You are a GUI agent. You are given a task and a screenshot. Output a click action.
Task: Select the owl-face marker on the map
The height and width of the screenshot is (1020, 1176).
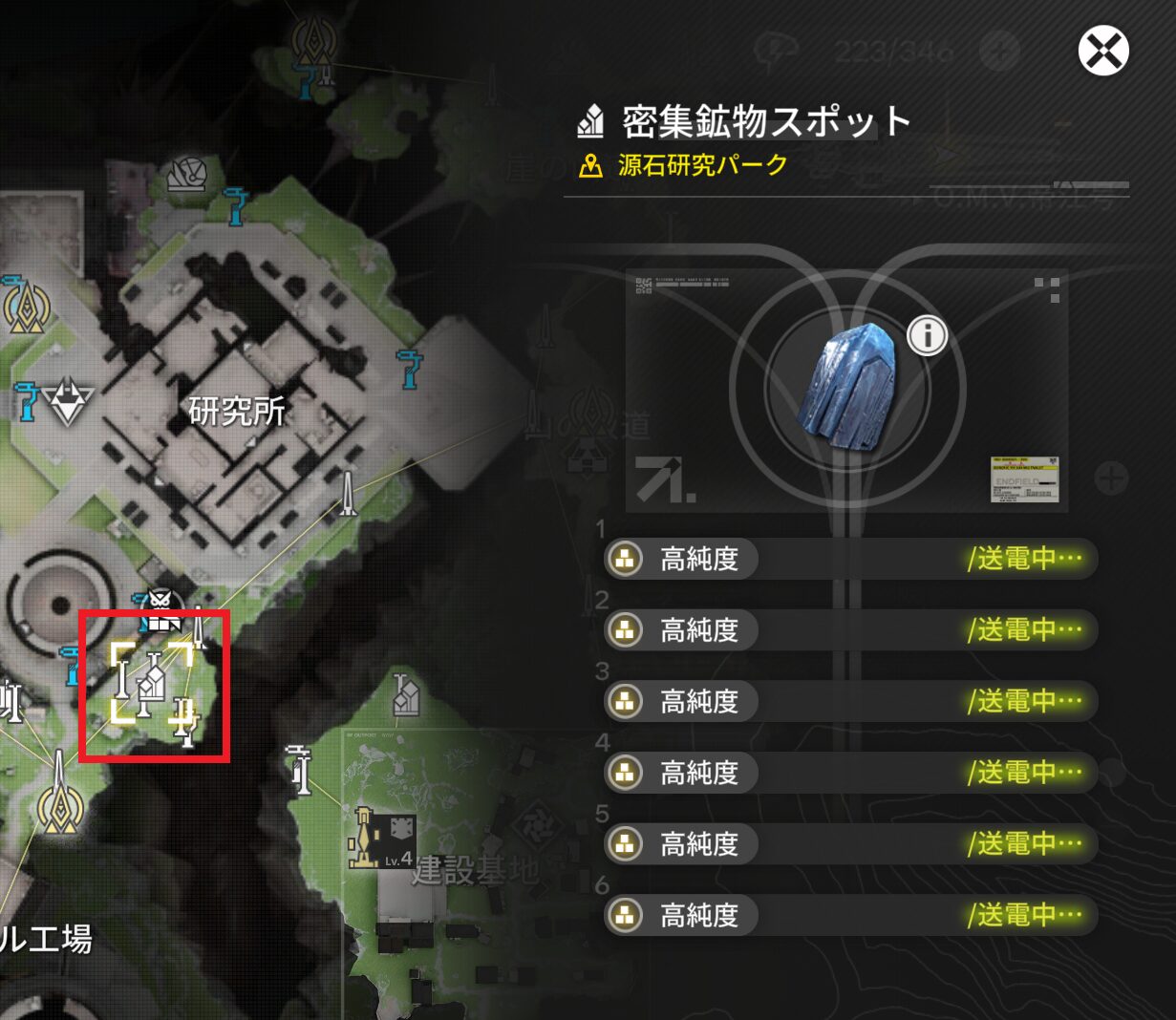[x=160, y=609]
